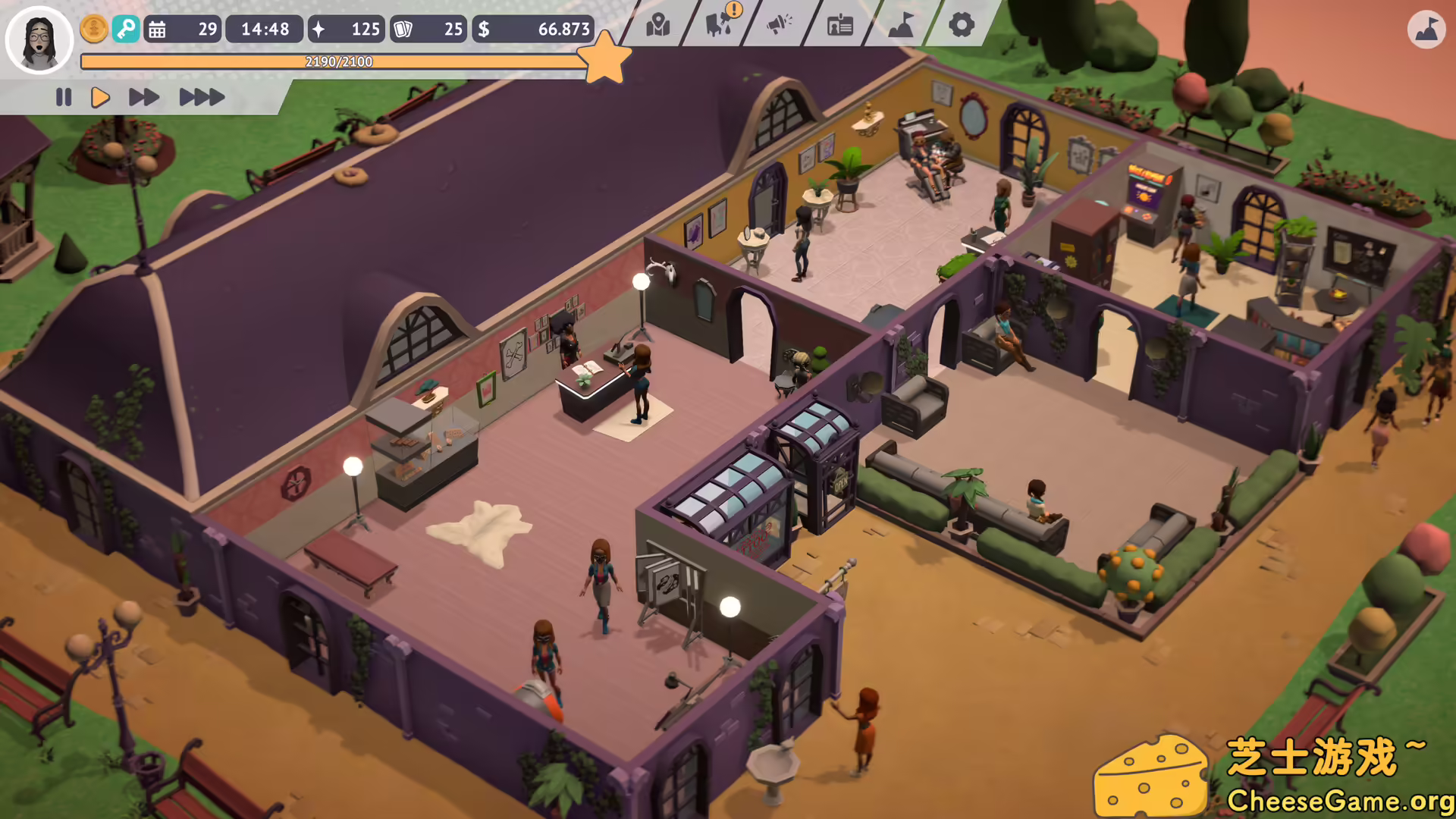
Task: Pause the game simulation
Action: tap(64, 97)
